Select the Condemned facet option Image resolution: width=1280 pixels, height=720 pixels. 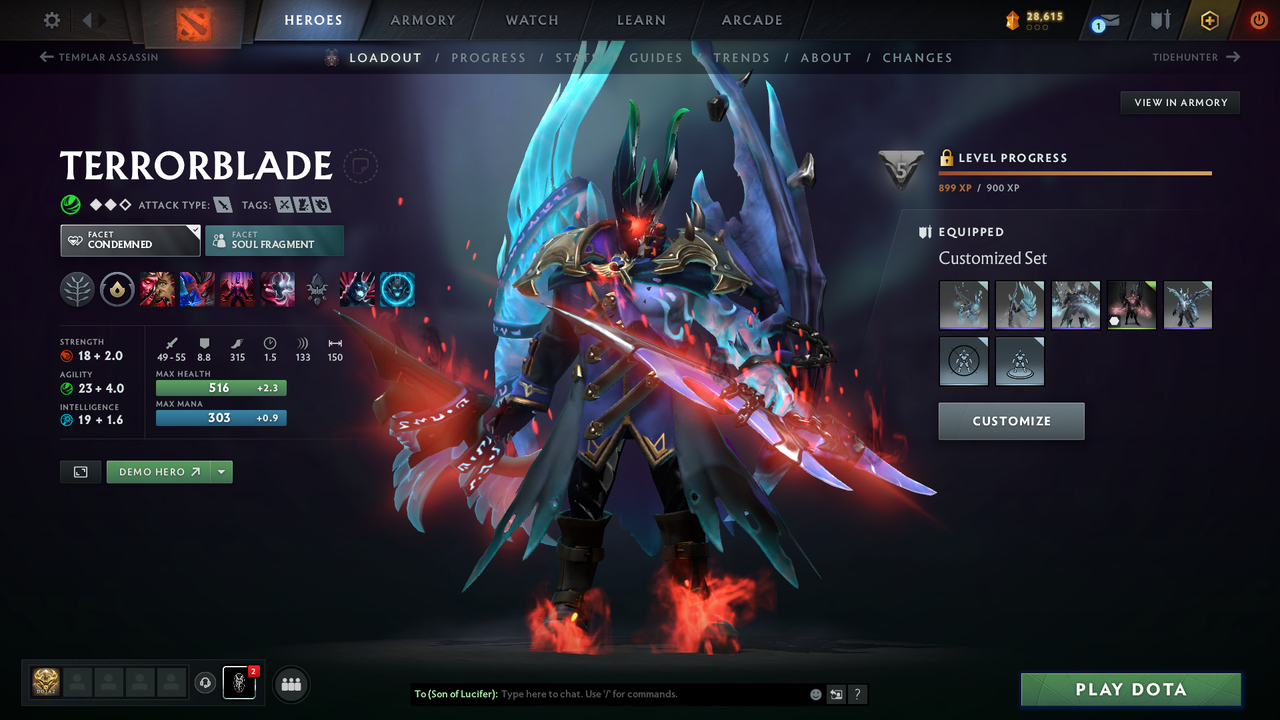tap(129, 240)
